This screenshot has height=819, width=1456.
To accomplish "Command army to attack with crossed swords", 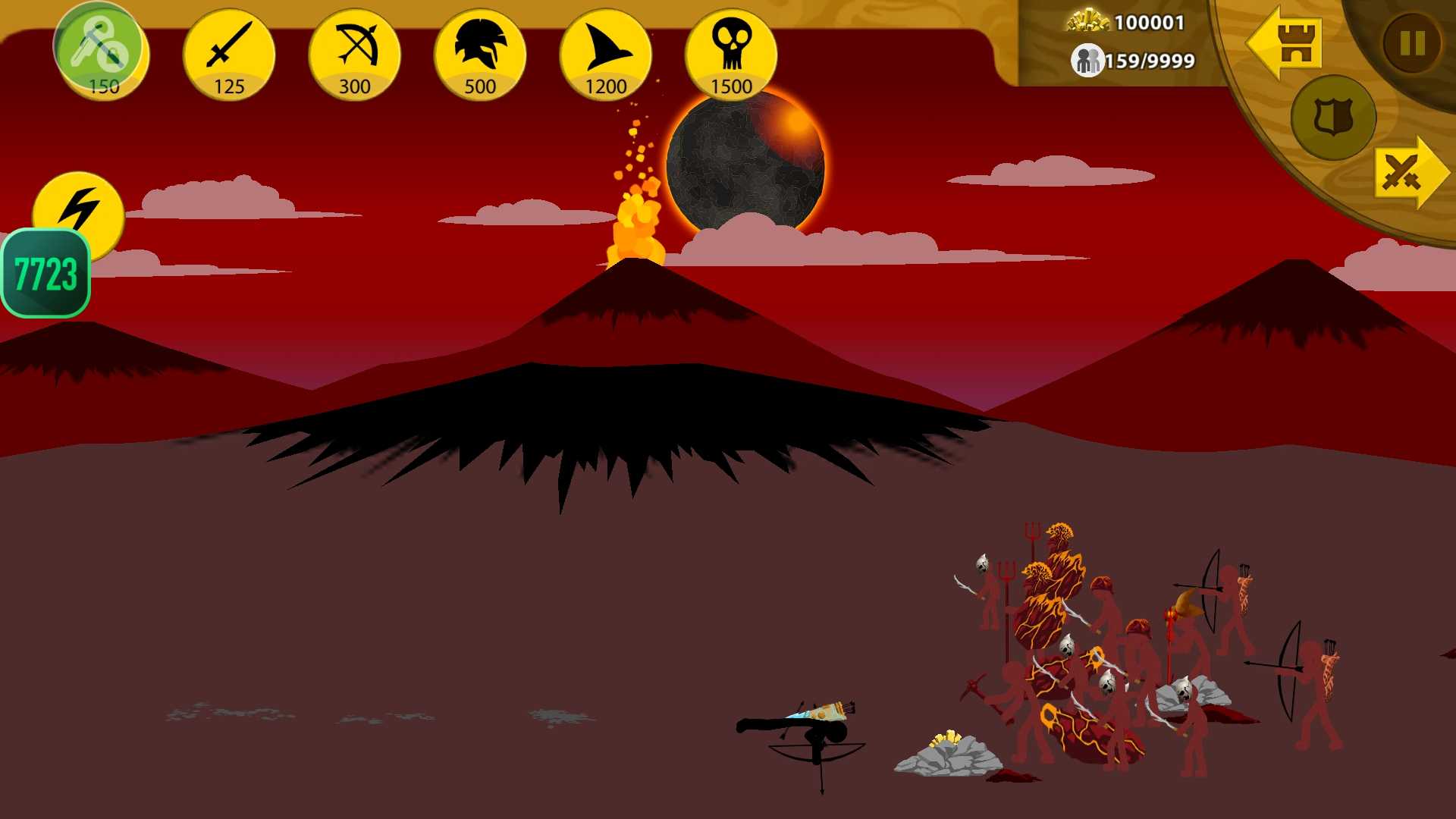I will [x=1409, y=173].
